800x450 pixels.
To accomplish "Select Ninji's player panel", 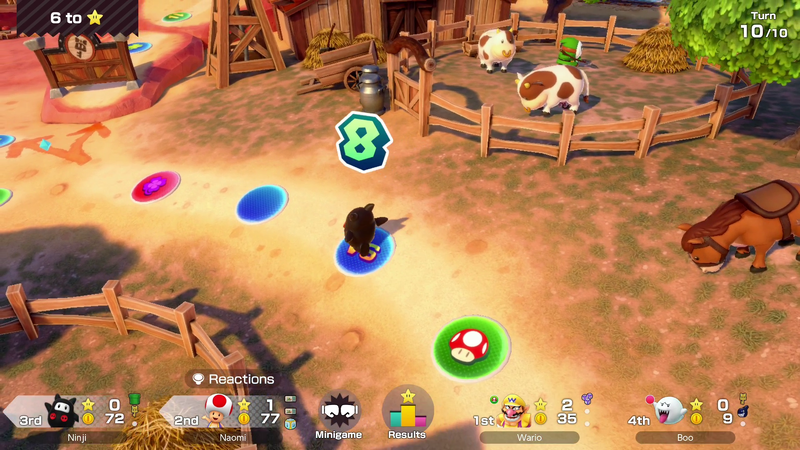I will coord(72,414).
